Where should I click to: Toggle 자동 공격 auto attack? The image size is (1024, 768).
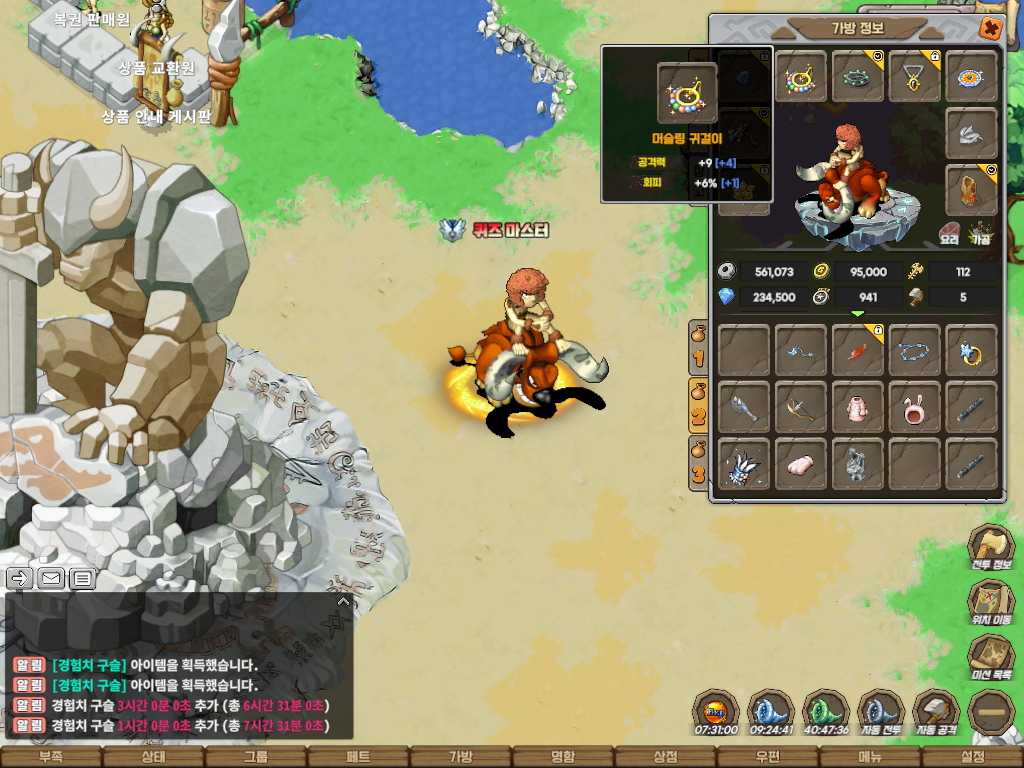pos(937,713)
